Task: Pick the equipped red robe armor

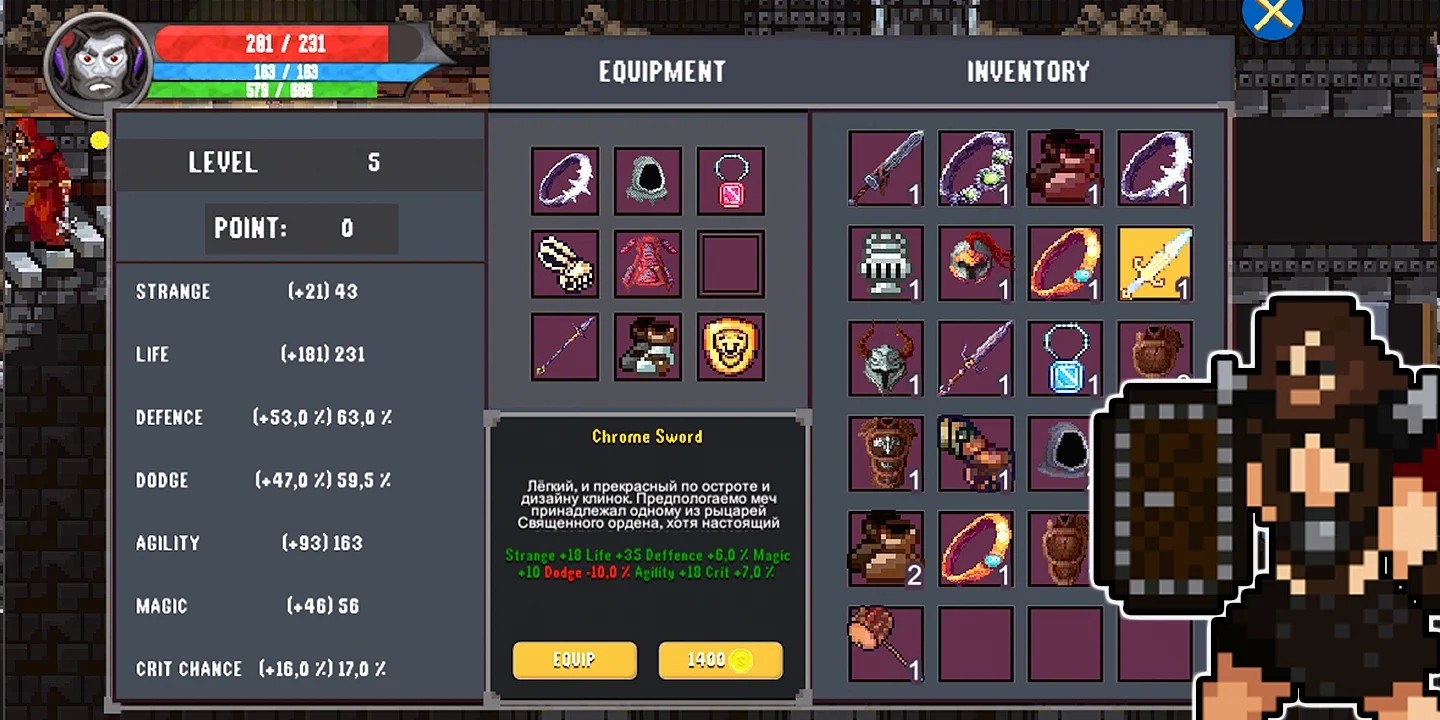Action: 648,264
